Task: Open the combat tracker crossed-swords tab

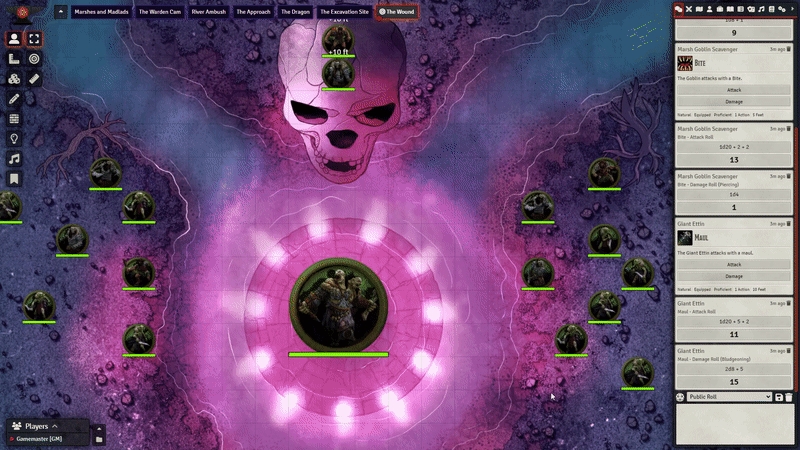Action: pyautogui.click(x=689, y=8)
